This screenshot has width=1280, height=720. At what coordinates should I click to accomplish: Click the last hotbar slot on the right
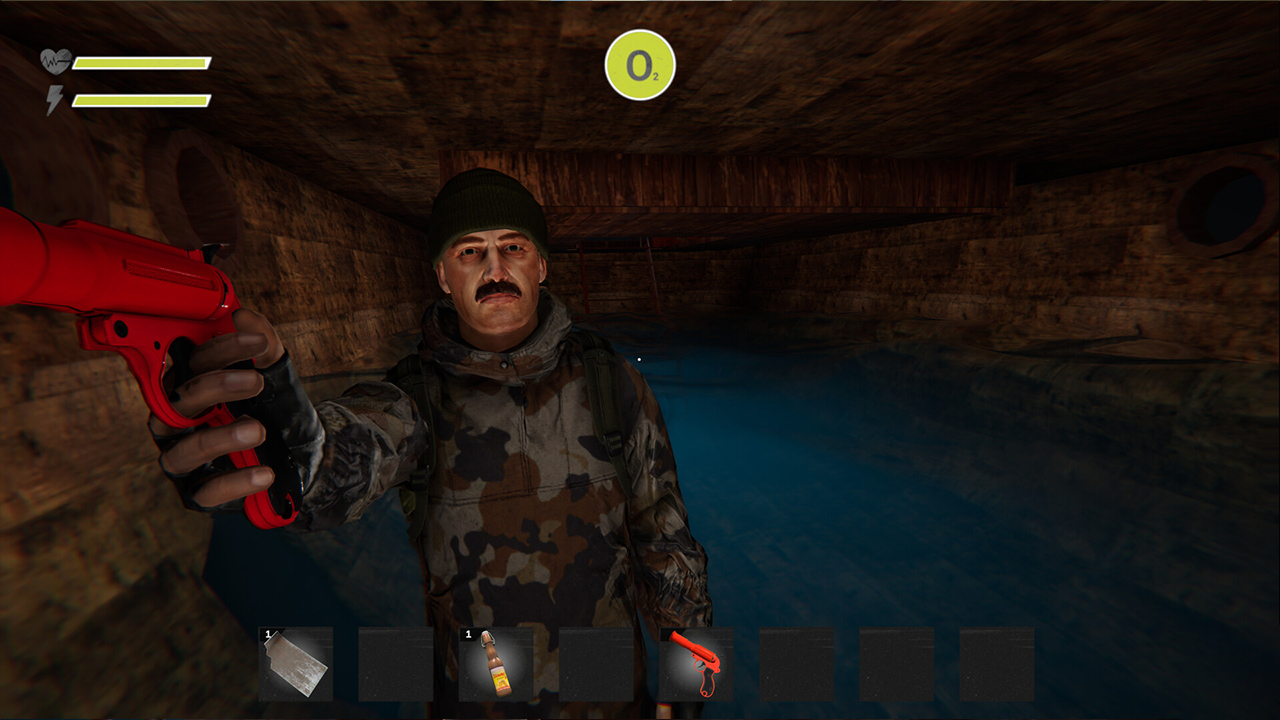coord(995,665)
